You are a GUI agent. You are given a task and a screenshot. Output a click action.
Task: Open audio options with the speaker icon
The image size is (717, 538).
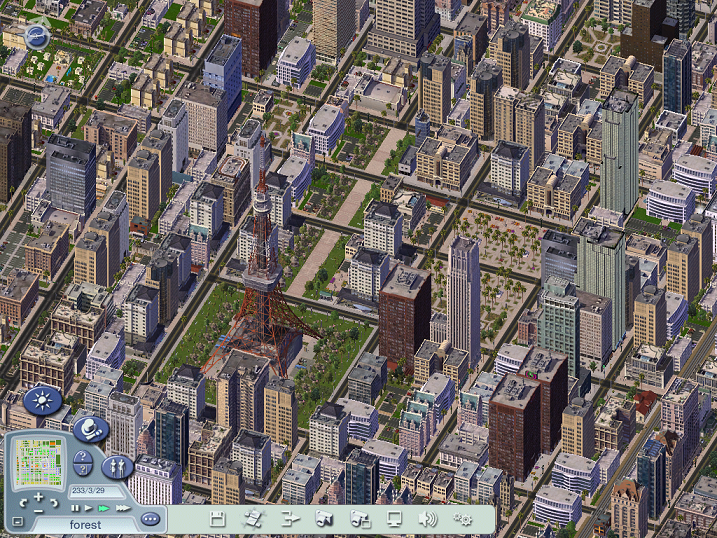coord(428,518)
